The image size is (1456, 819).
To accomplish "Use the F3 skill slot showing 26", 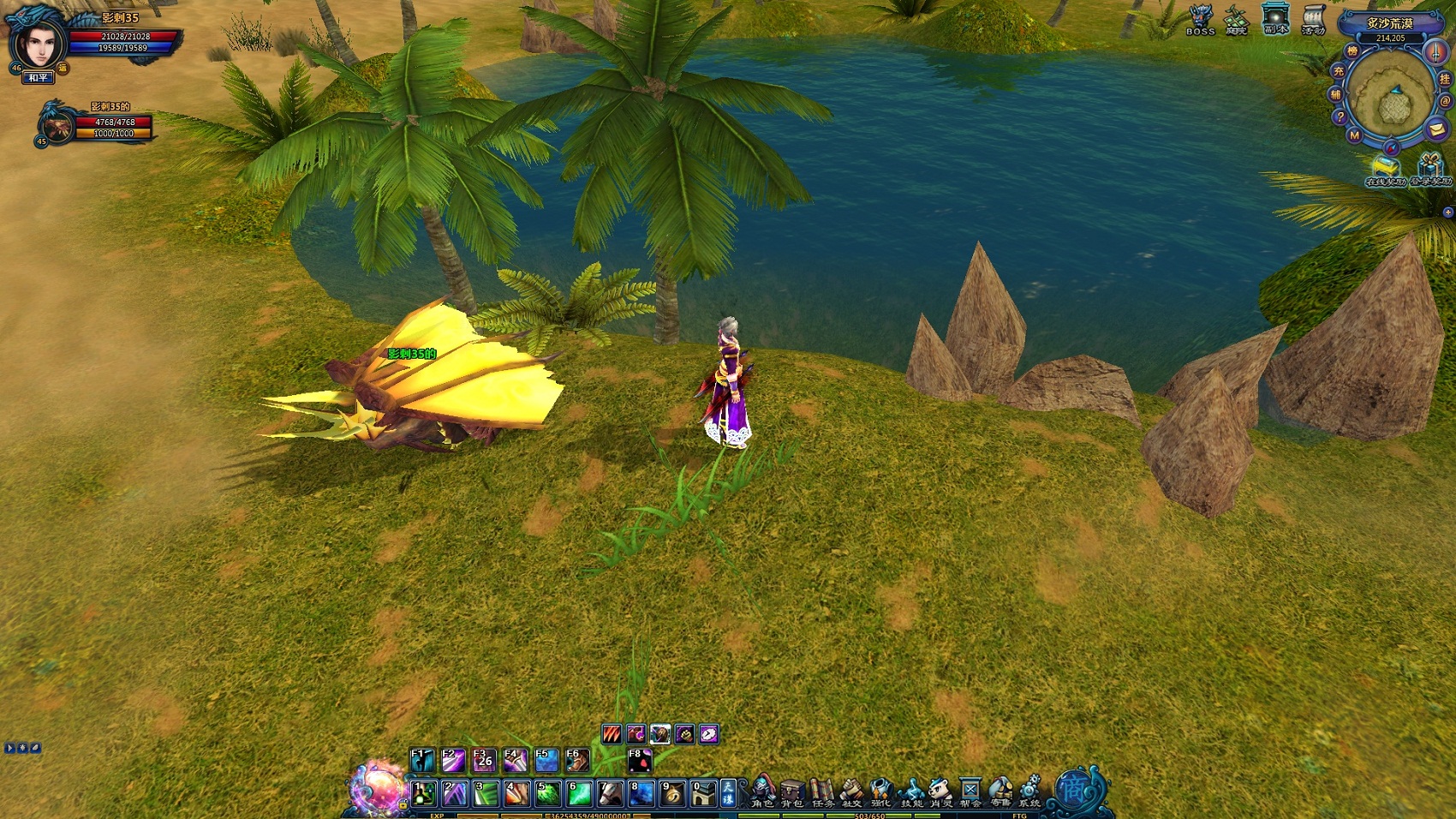I will coord(484,760).
